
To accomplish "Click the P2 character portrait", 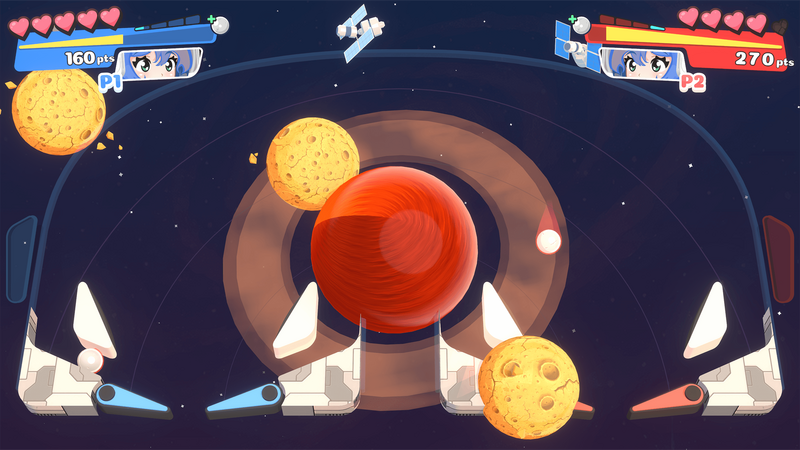I will [x=641, y=63].
